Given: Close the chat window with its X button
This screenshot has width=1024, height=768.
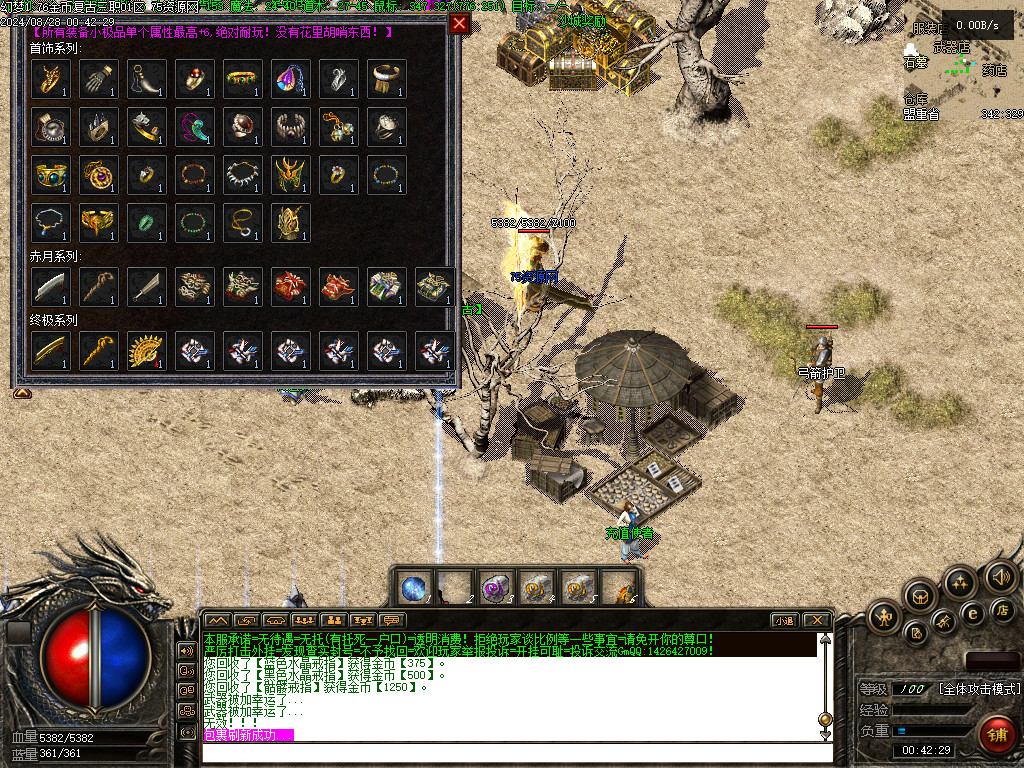Looking at the screenshot, I should [x=817, y=620].
